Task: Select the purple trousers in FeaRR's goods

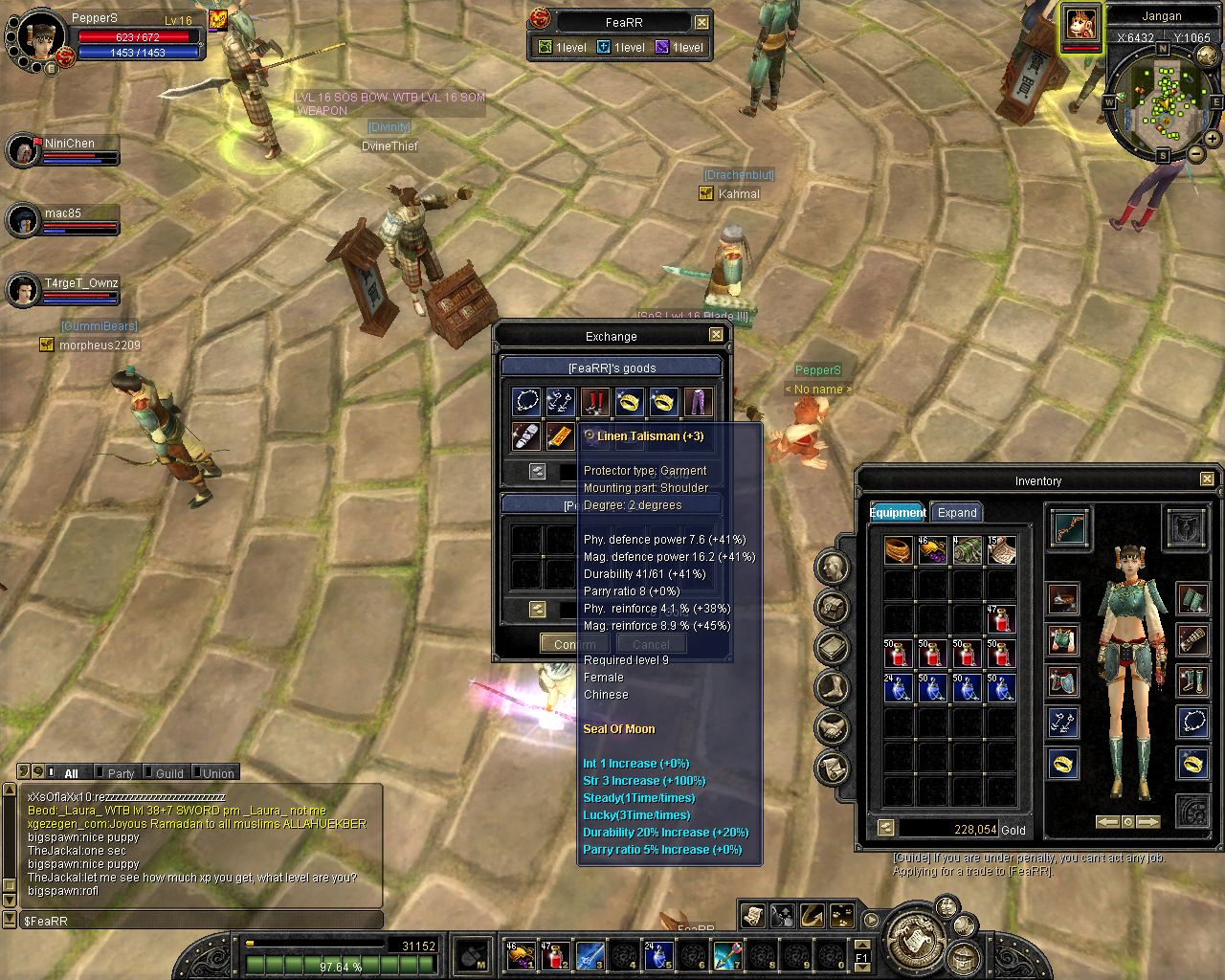Action: pyautogui.click(x=699, y=402)
